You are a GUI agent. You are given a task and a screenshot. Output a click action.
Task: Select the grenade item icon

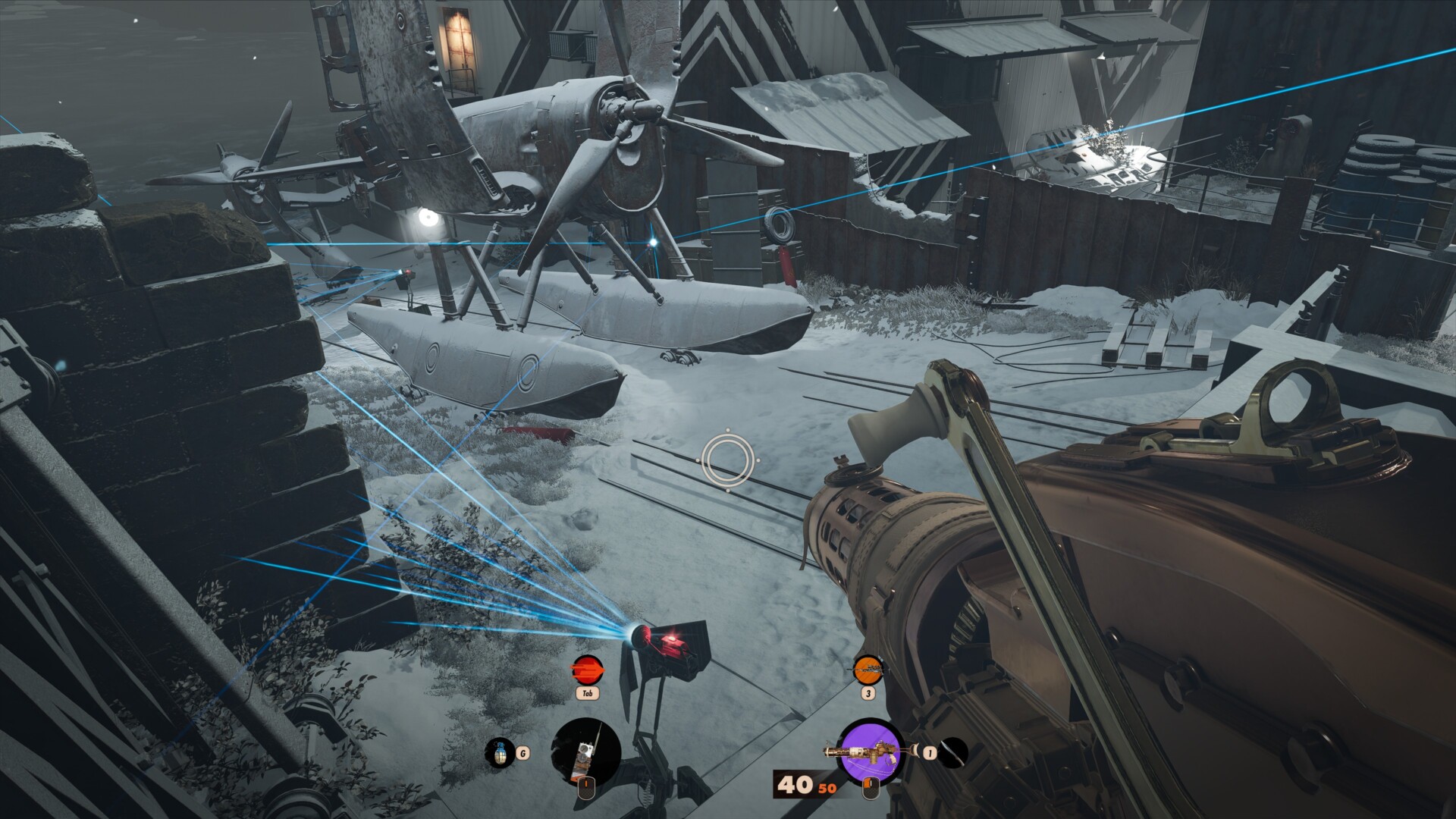(x=499, y=753)
